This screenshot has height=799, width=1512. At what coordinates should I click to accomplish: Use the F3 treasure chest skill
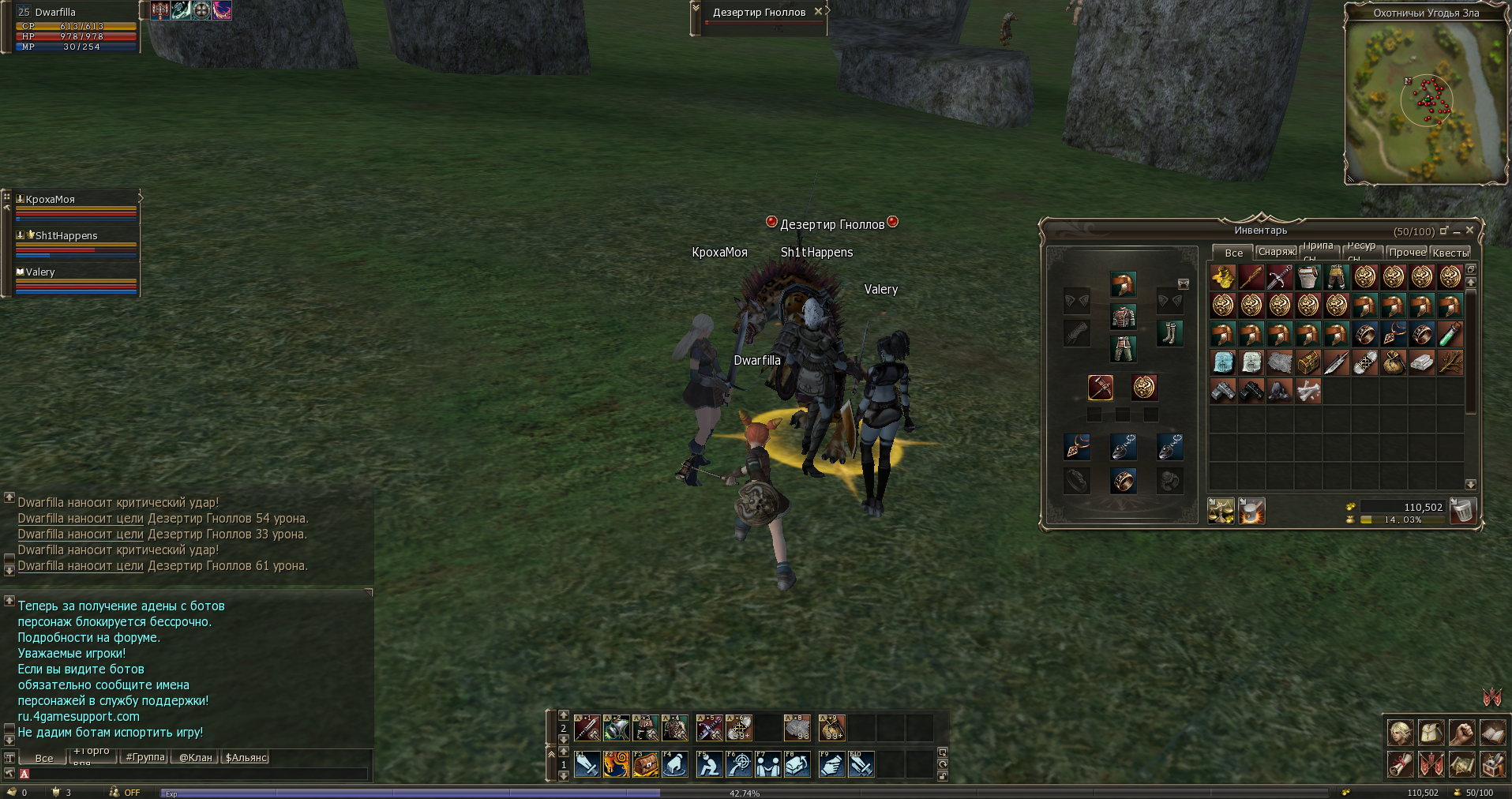point(646,764)
